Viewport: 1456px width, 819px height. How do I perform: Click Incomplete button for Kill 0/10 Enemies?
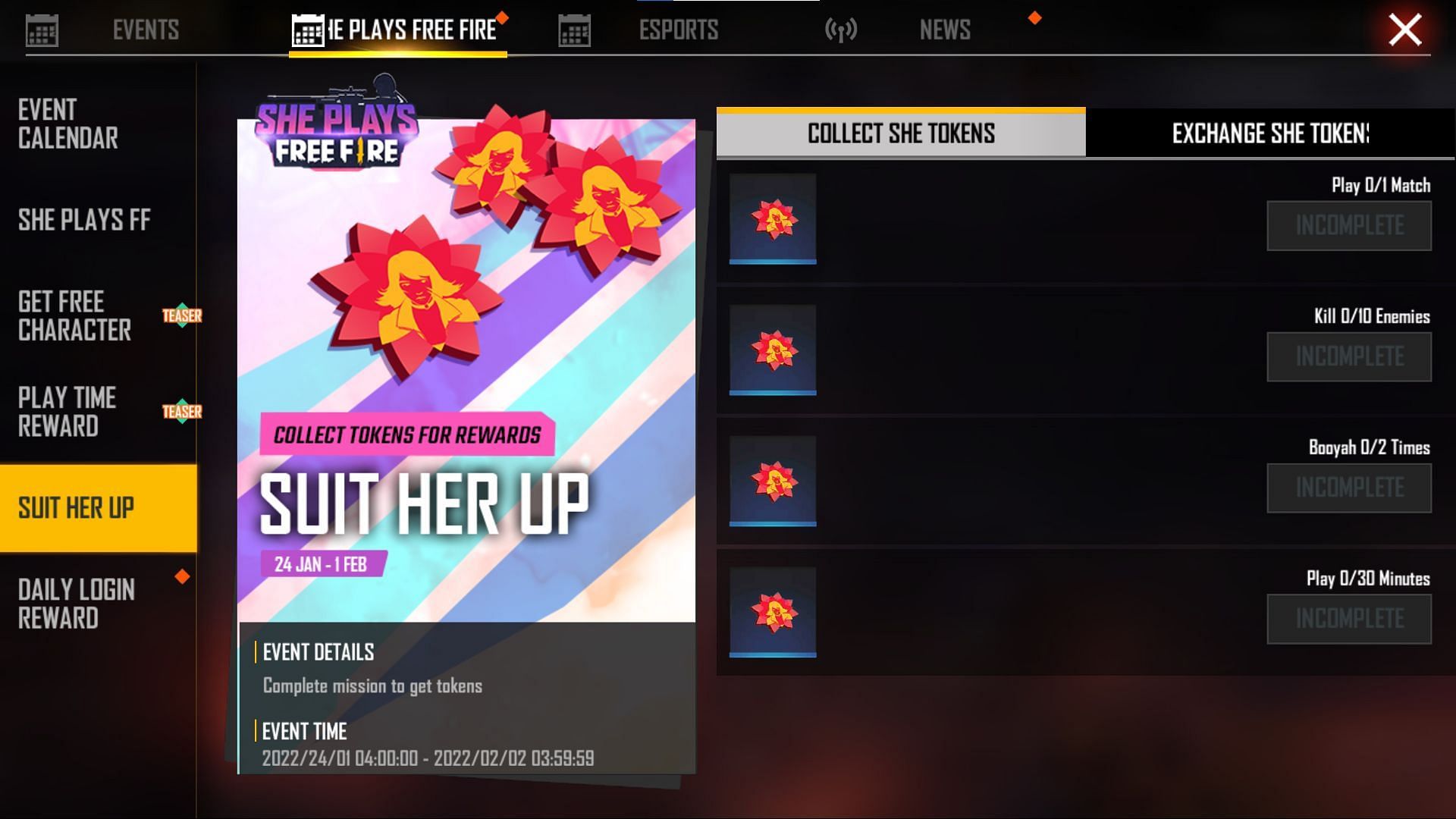[x=1349, y=356]
